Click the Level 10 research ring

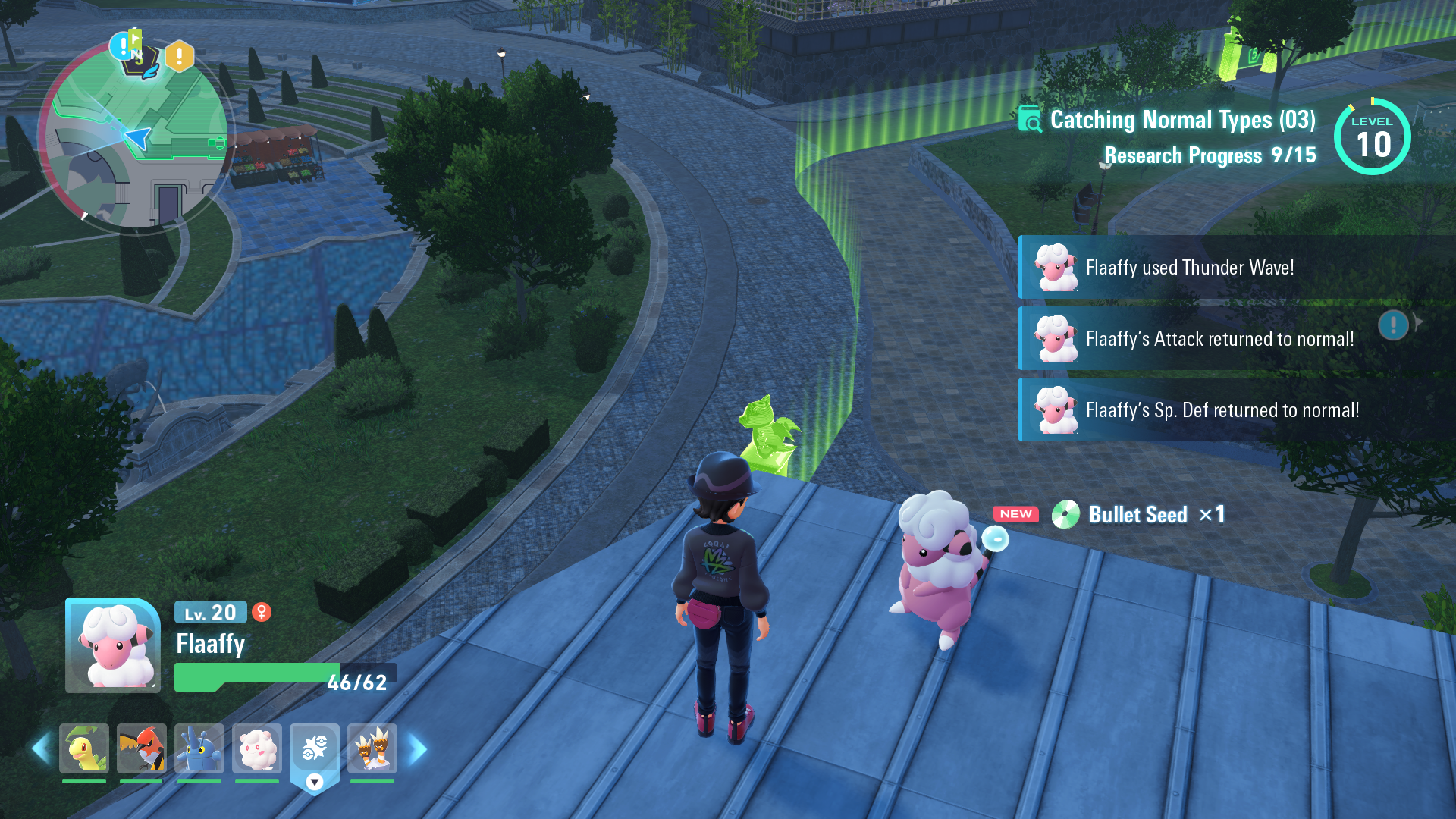[1372, 137]
